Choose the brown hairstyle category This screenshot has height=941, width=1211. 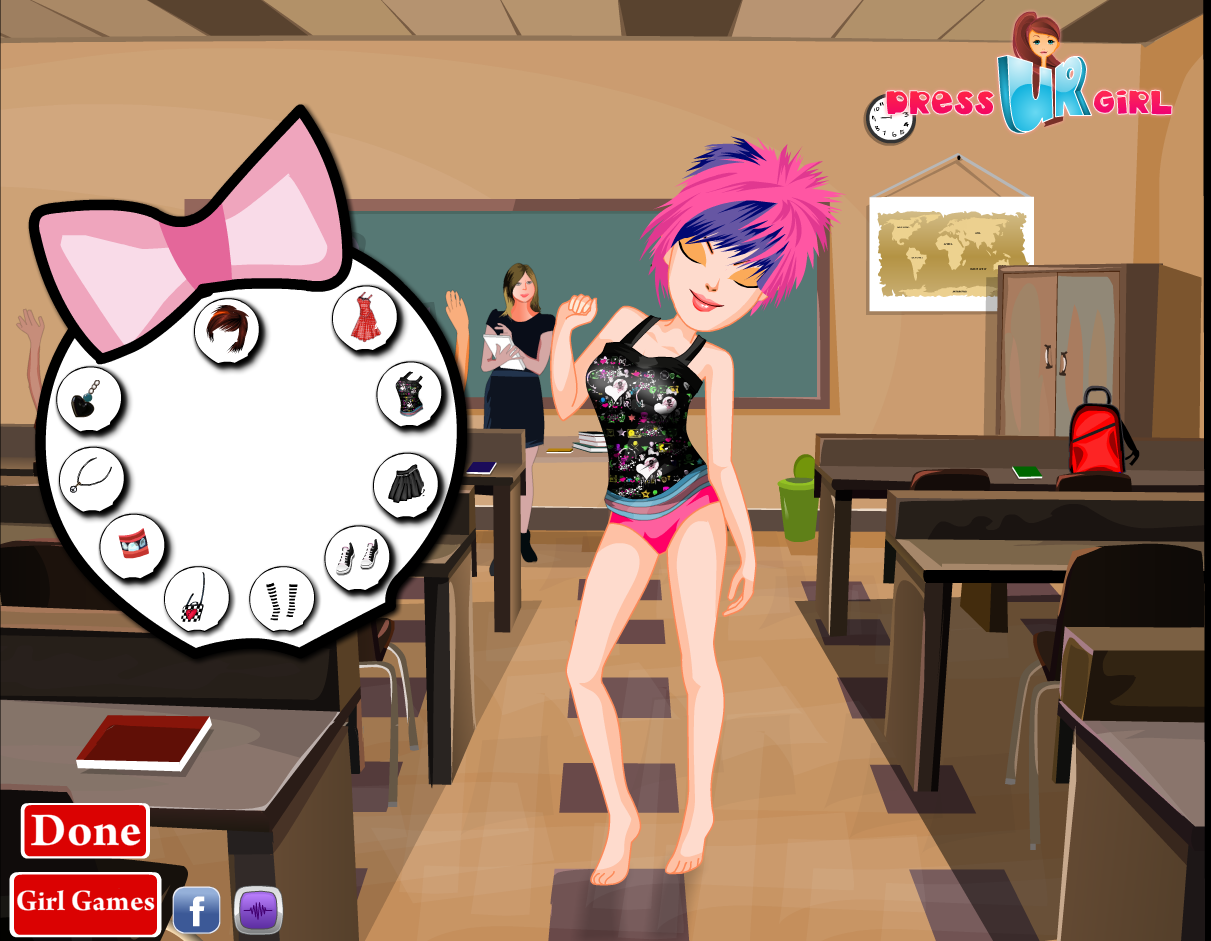(x=227, y=330)
